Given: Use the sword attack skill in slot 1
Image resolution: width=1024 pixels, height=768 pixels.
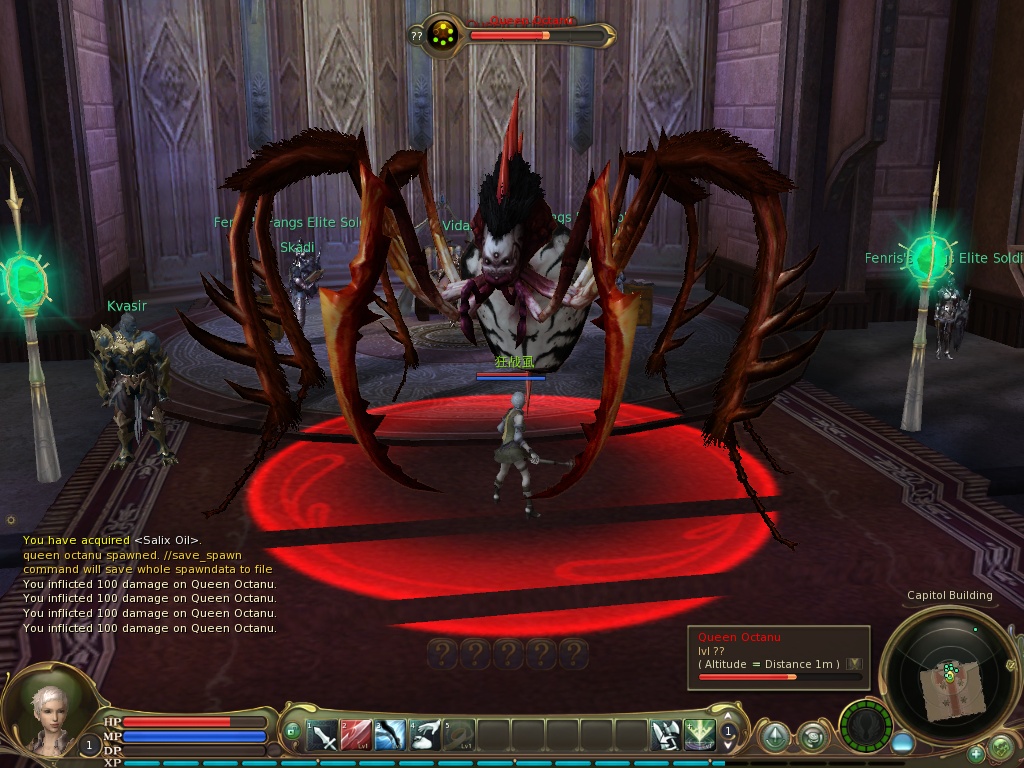Looking at the screenshot, I should coord(323,737).
